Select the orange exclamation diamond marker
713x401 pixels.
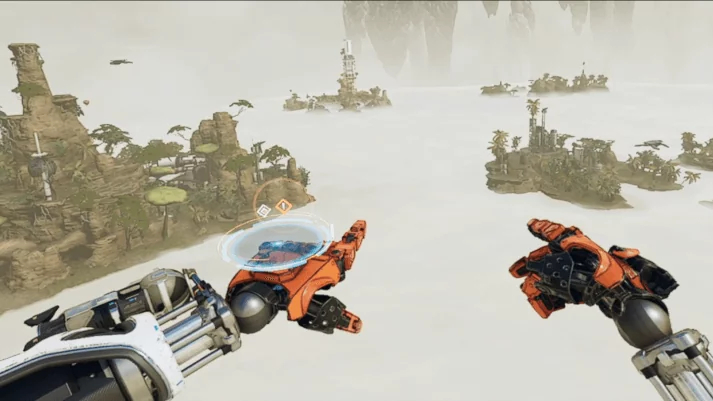click(284, 206)
